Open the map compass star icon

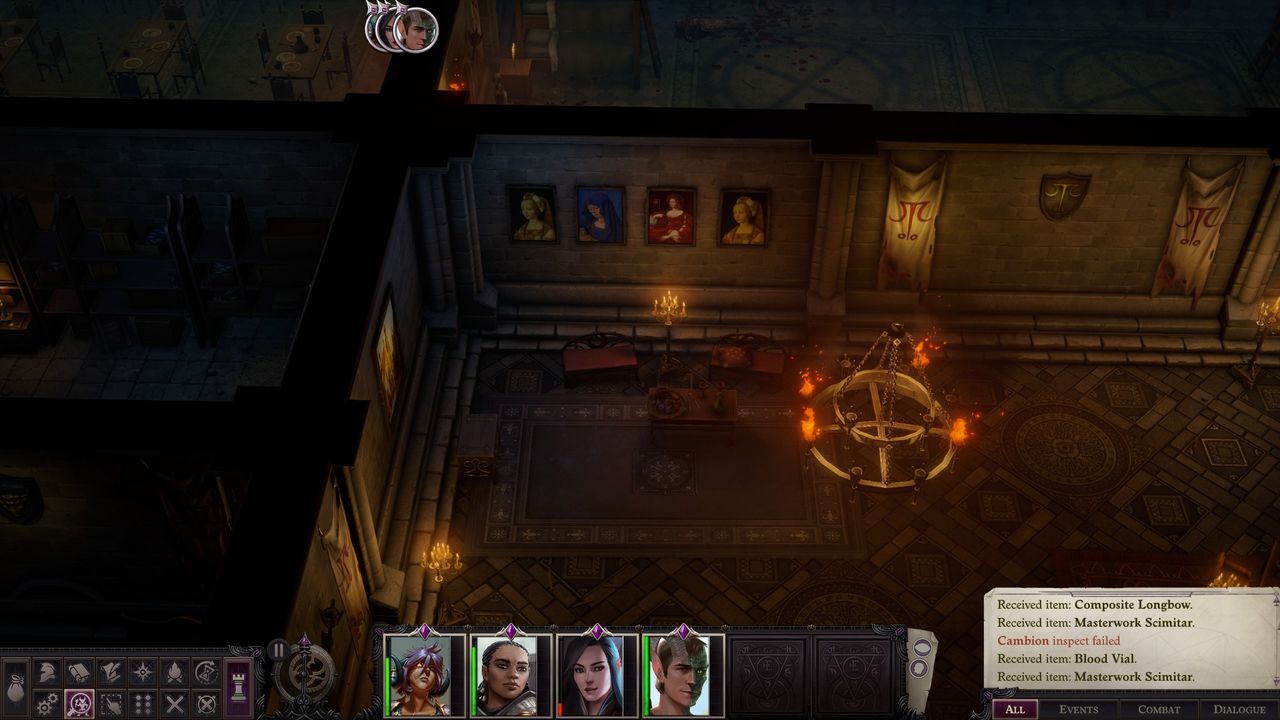[x=143, y=672]
